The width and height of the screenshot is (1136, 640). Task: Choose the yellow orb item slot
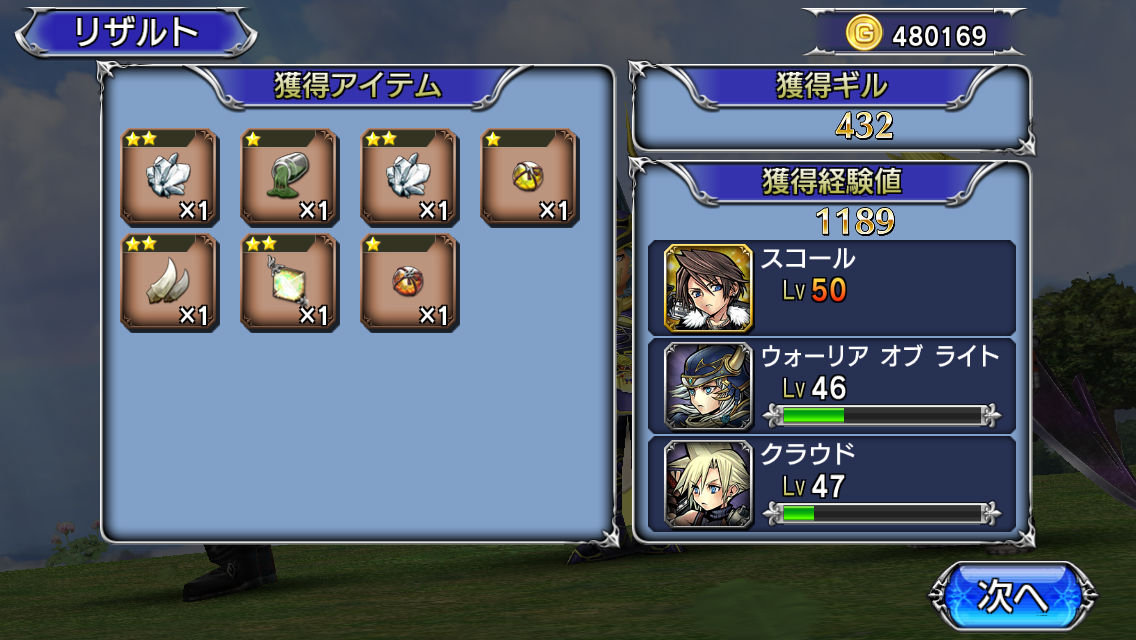coord(529,177)
